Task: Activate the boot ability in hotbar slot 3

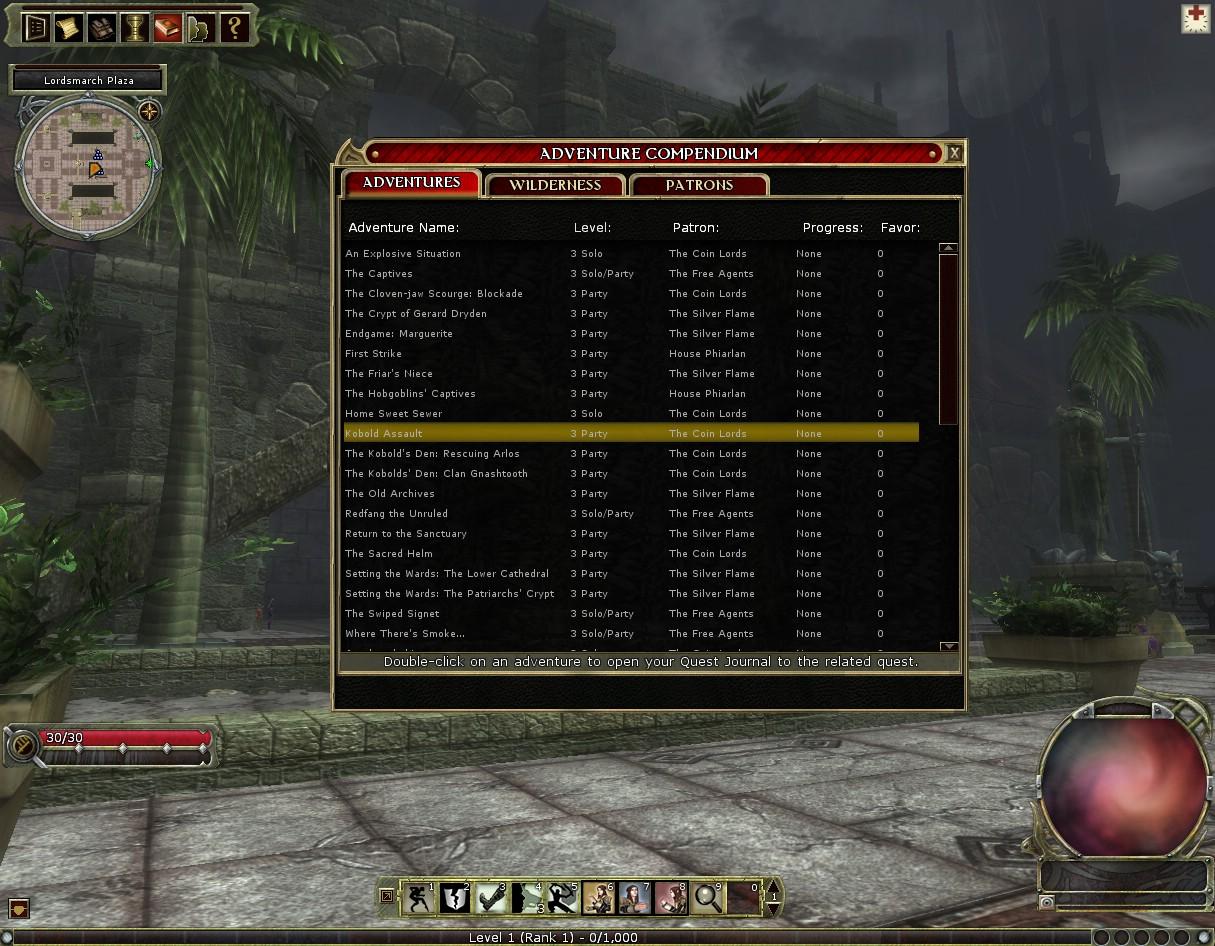Action: click(490, 897)
